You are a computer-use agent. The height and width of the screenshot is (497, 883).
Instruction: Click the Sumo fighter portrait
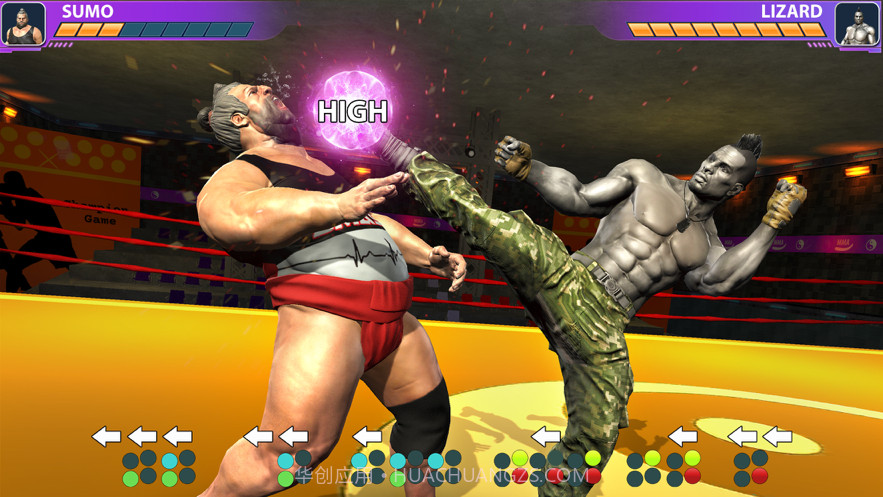pos(23,24)
